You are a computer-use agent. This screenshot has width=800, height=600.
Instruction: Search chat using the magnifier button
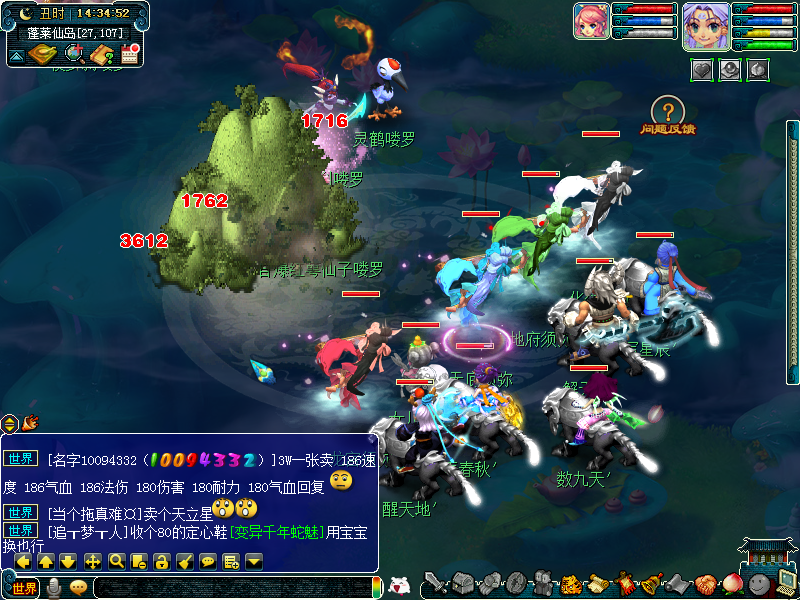[x=116, y=561]
